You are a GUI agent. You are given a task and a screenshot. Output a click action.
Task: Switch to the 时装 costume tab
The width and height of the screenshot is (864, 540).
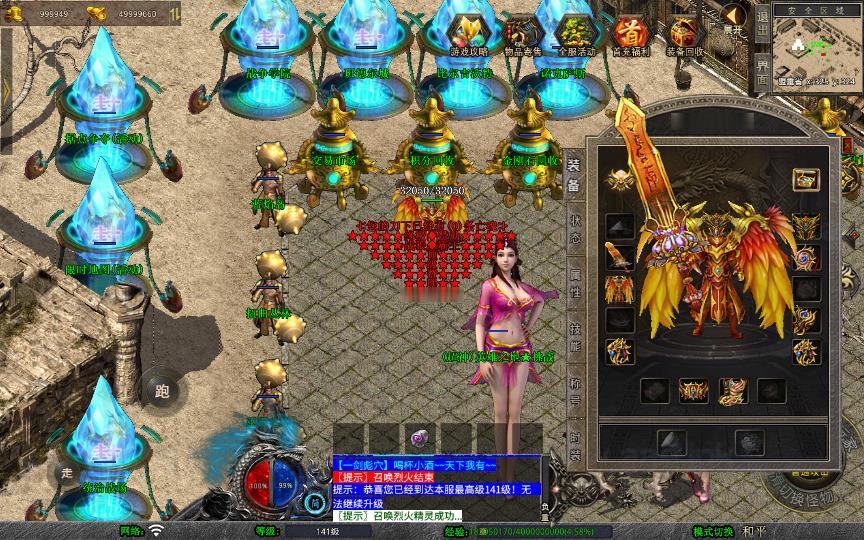click(x=574, y=443)
